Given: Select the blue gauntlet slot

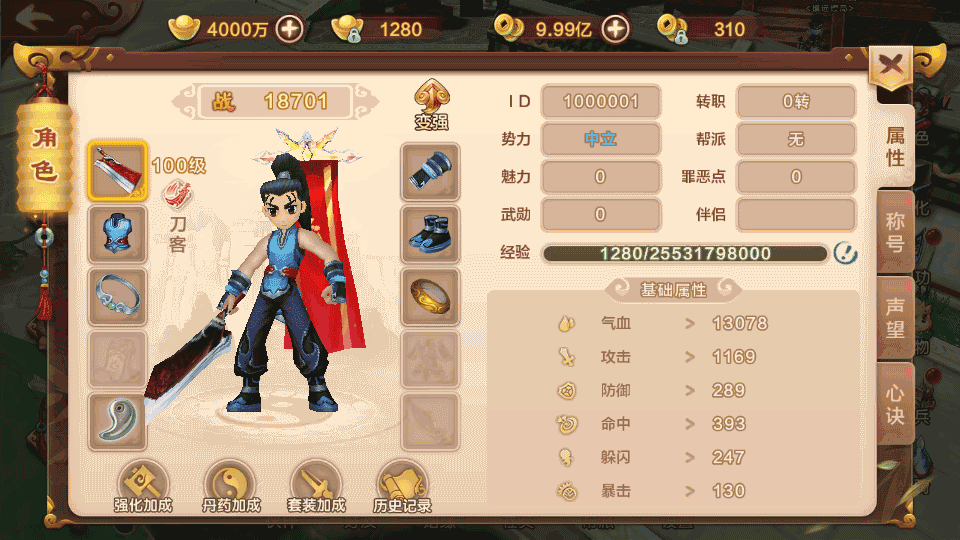Looking at the screenshot, I should coord(431,171).
